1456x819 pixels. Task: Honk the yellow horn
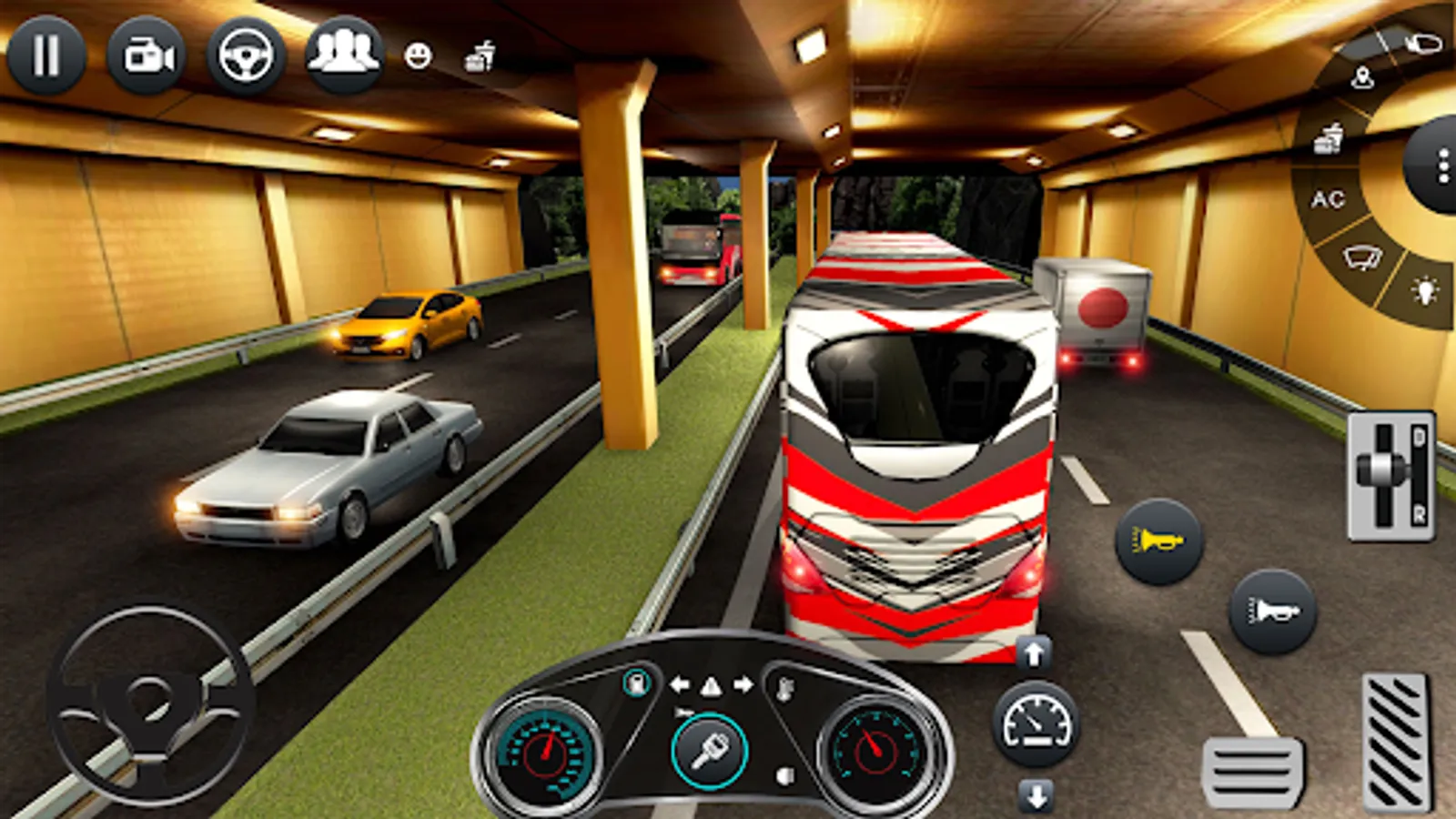click(x=1159, y=541)
